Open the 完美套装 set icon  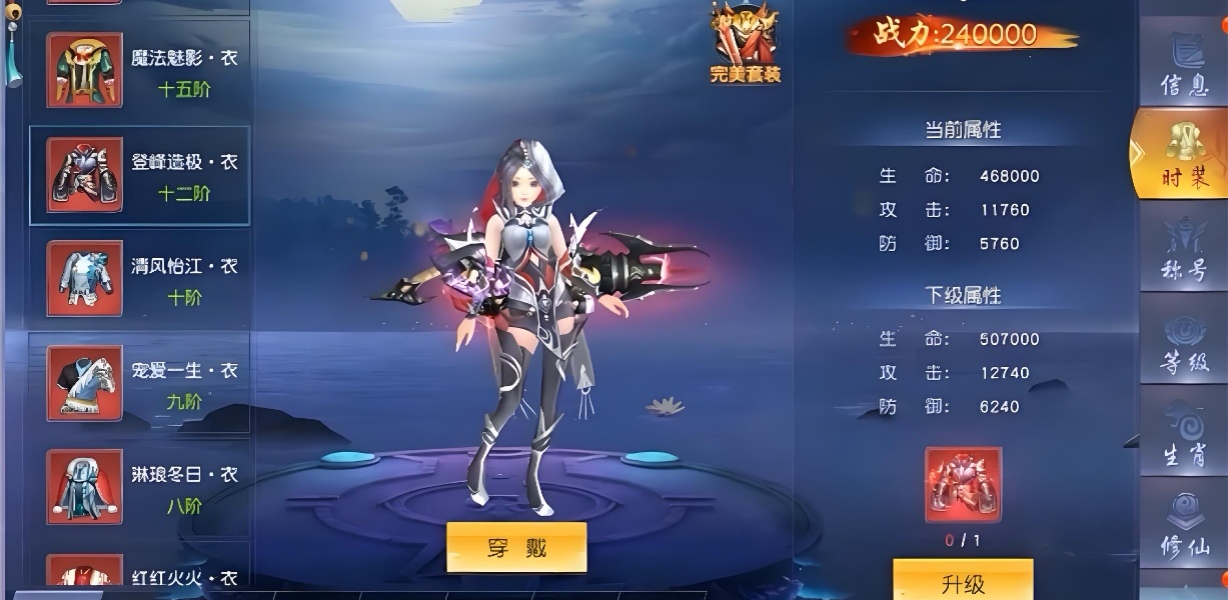point(745,42)
